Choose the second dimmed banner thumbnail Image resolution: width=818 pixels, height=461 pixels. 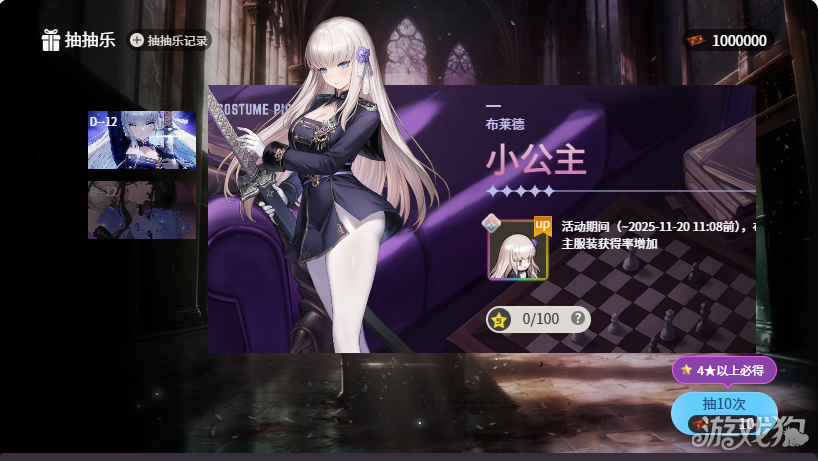coord(141,210)
